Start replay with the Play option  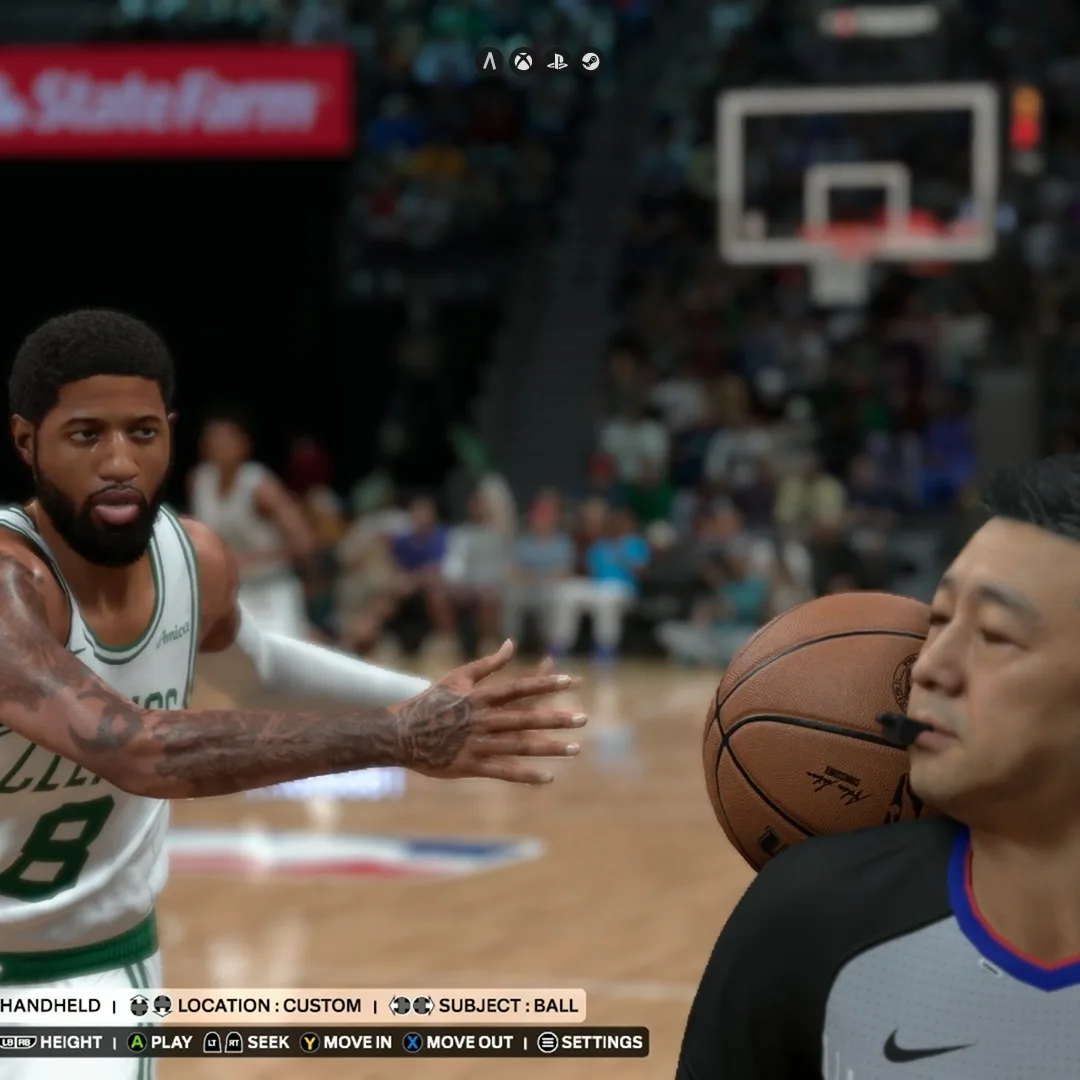[x=160, y=1042]
